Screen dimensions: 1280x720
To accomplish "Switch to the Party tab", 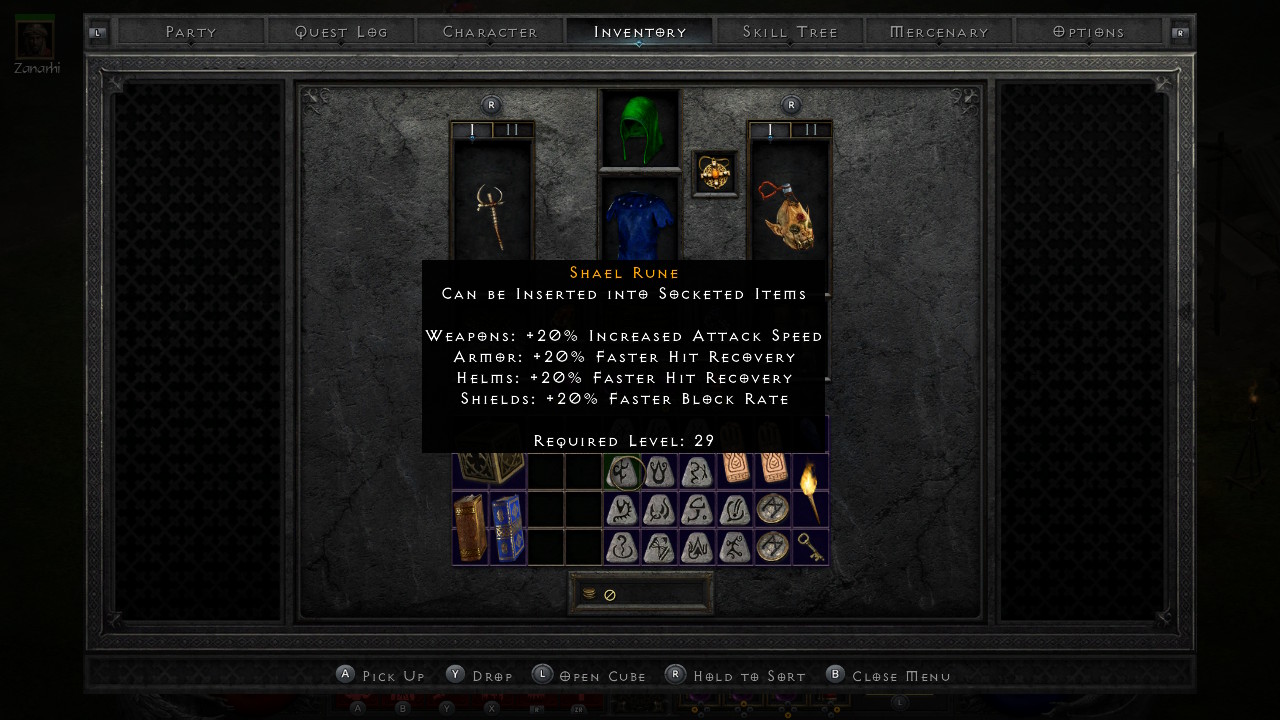I will [191, 32].
